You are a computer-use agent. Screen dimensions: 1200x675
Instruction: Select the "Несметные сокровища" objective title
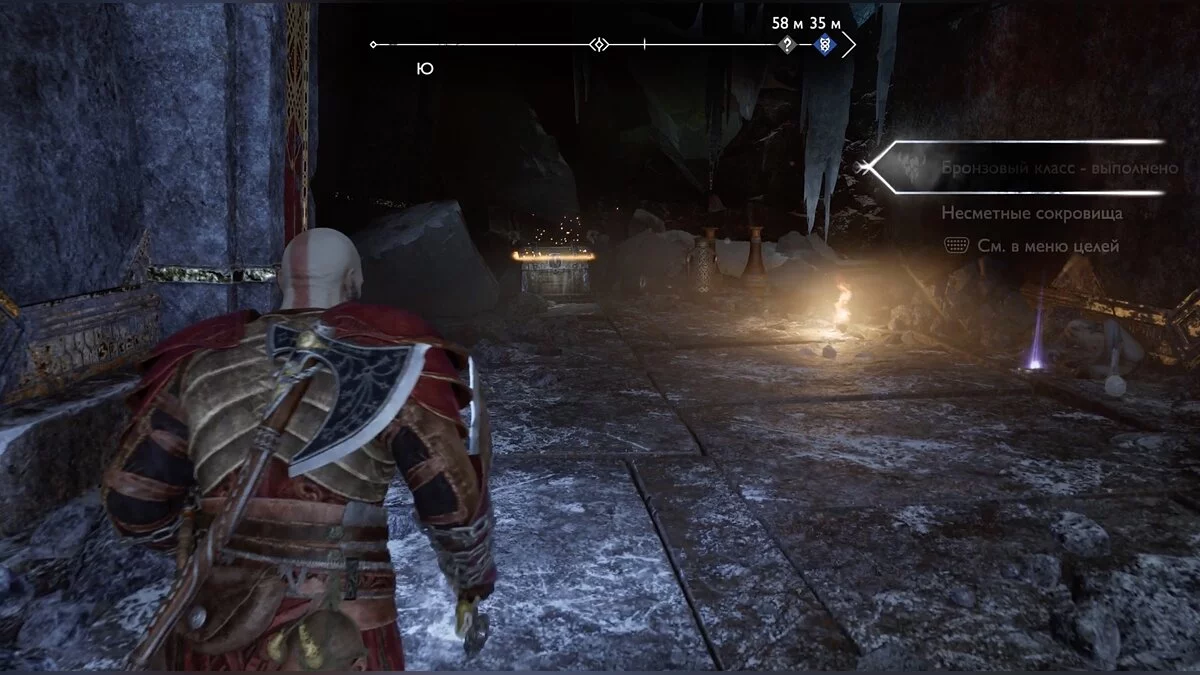click(1031, 213)
